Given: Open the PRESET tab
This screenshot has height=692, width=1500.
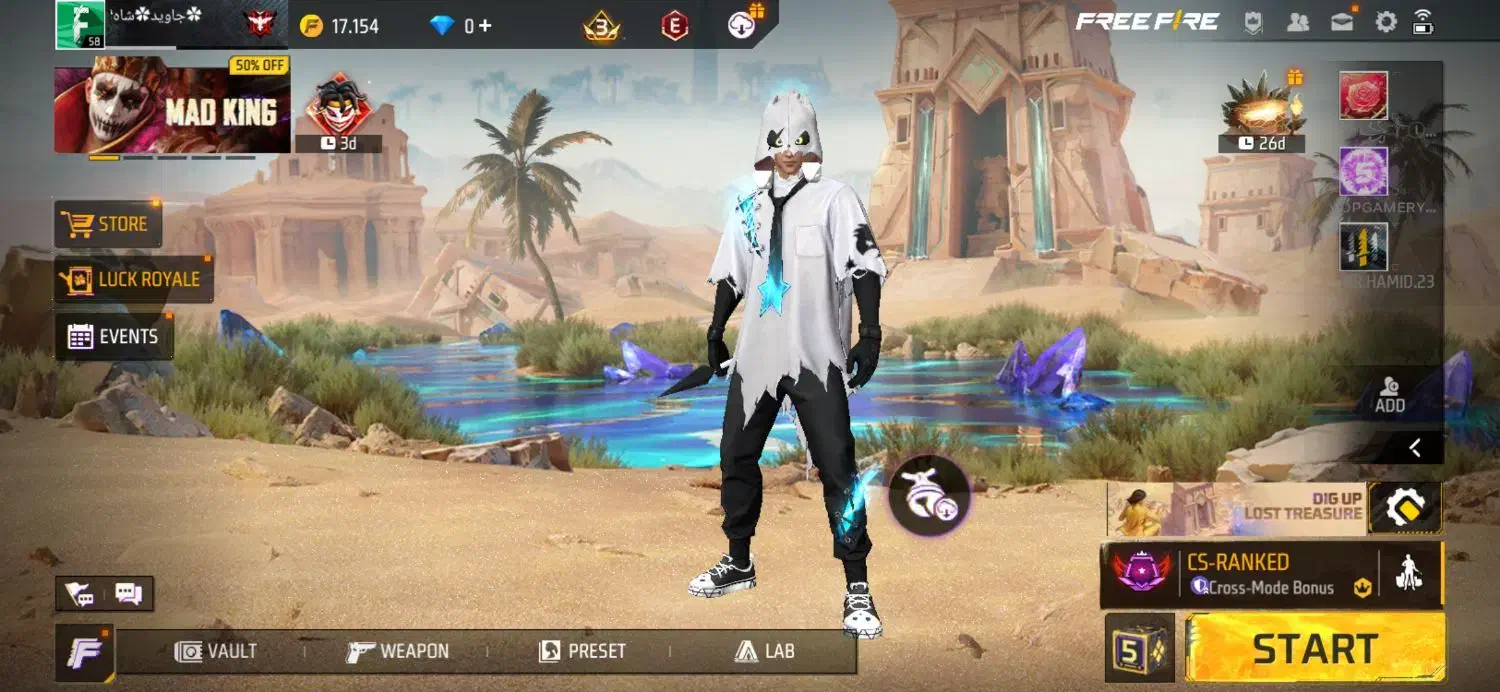Looking at the screenshot, I should (x=582, y=652).
